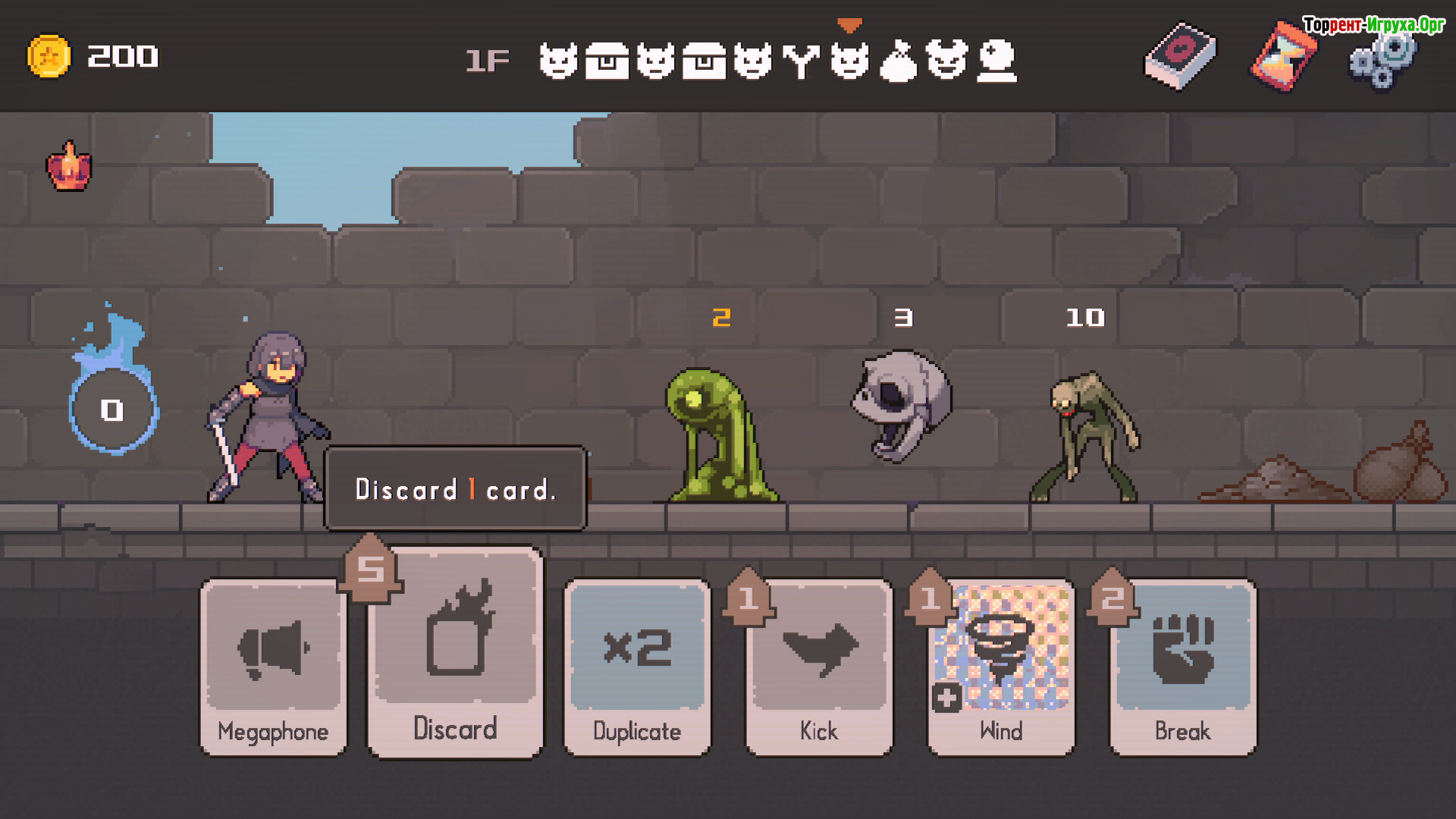Select the Wind tornado card

1001,667
